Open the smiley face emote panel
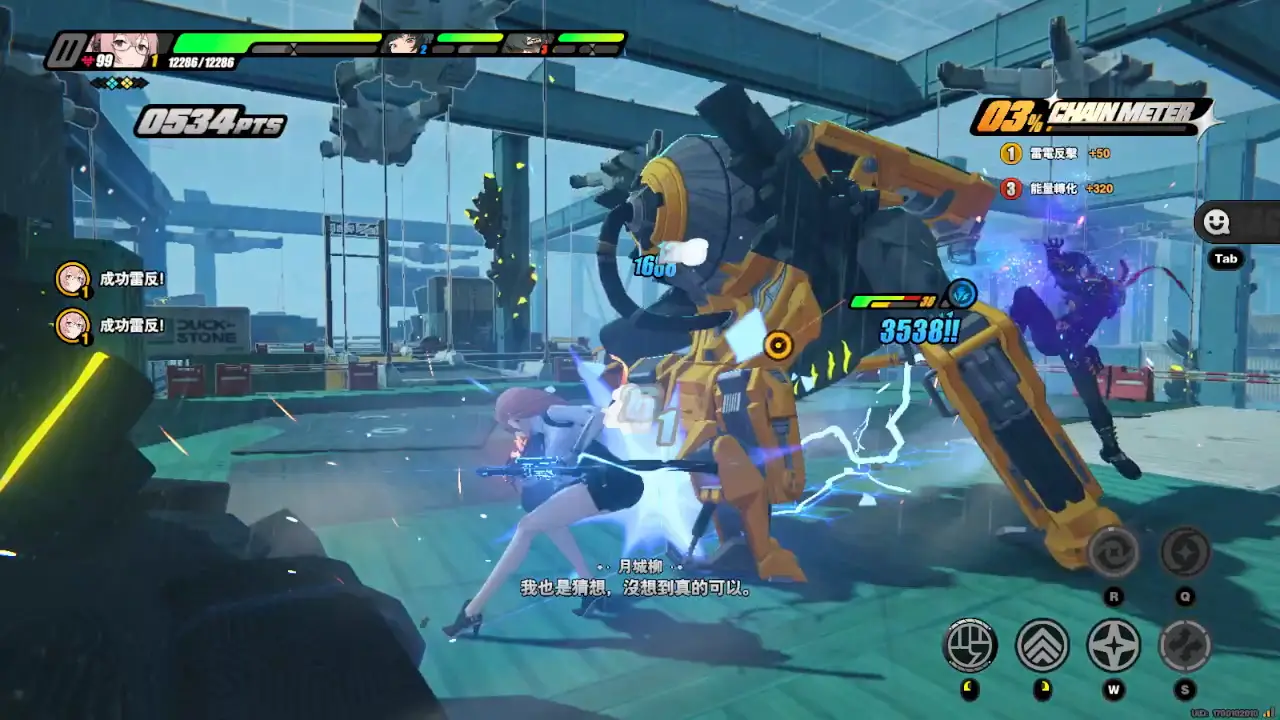 click(1217, 222)
